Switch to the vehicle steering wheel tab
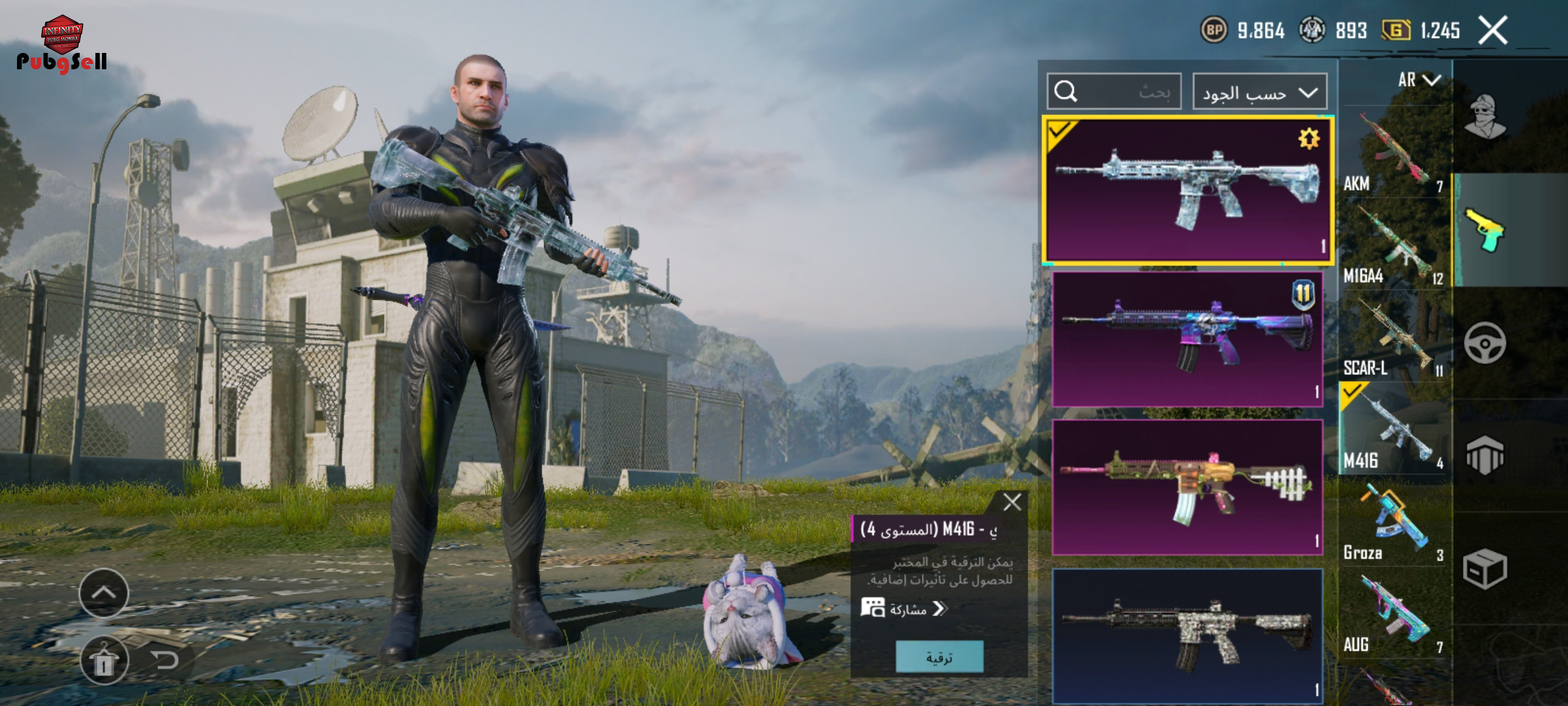Viewport: 1568px width, 706px height. (1485, 343)
